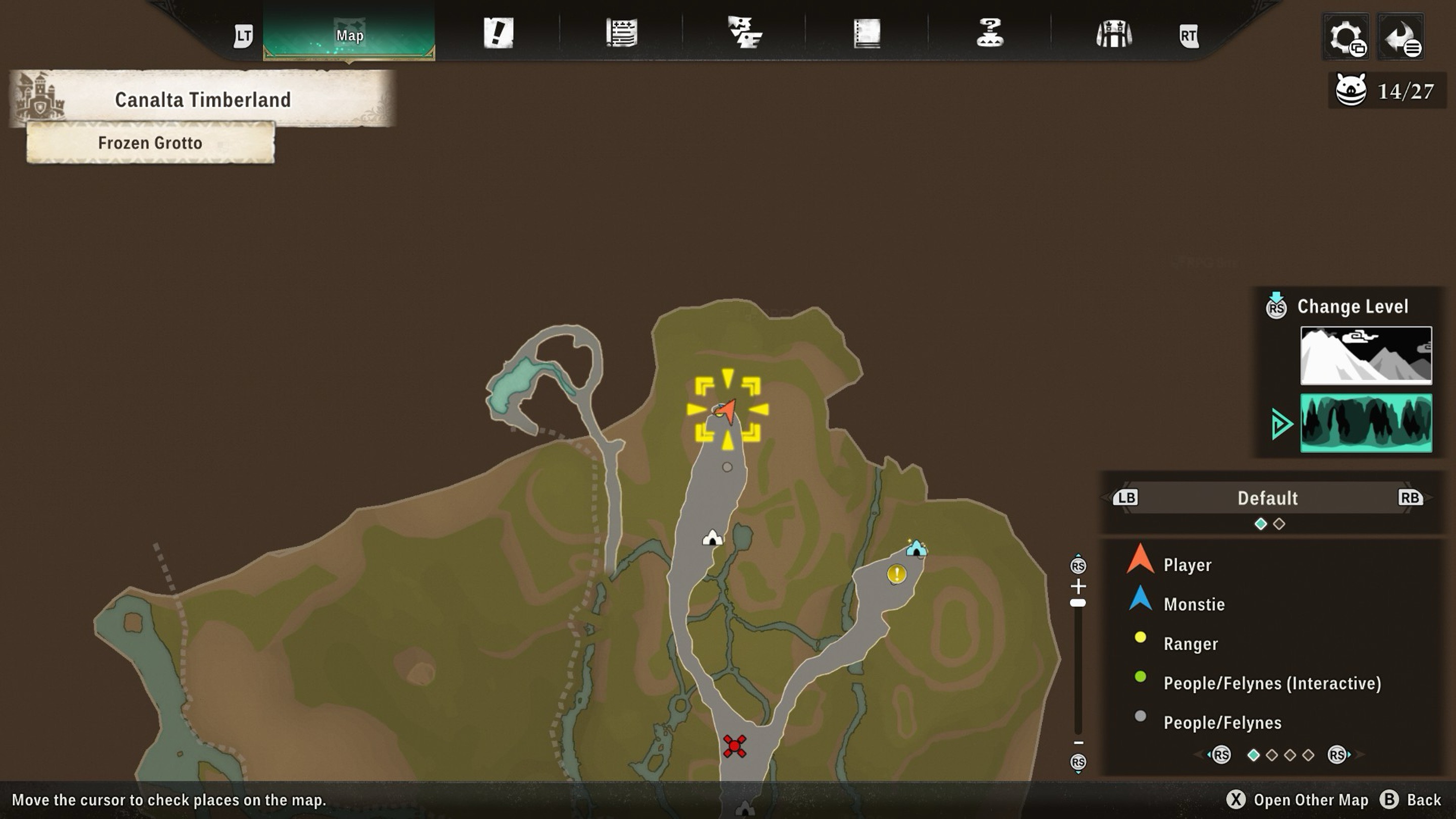Open the book journal tab
This screenshot has width=1456, height=819.
(867, 33)
